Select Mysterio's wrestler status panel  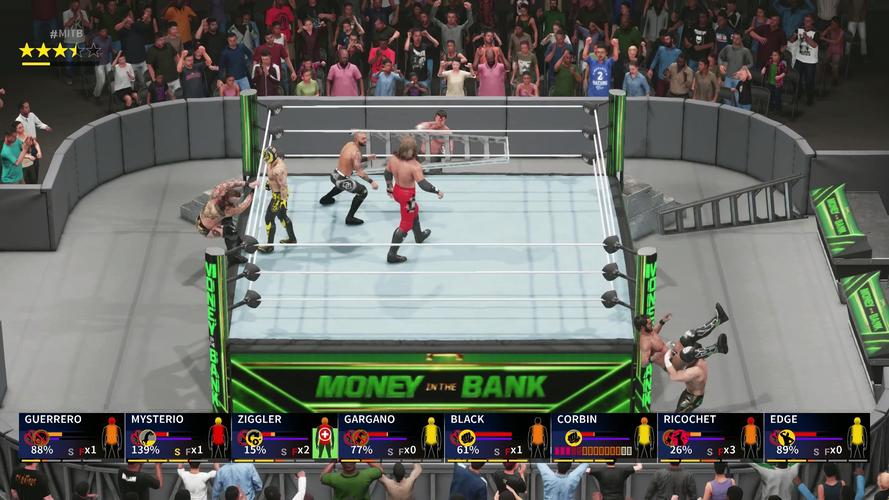coord(178,437)
